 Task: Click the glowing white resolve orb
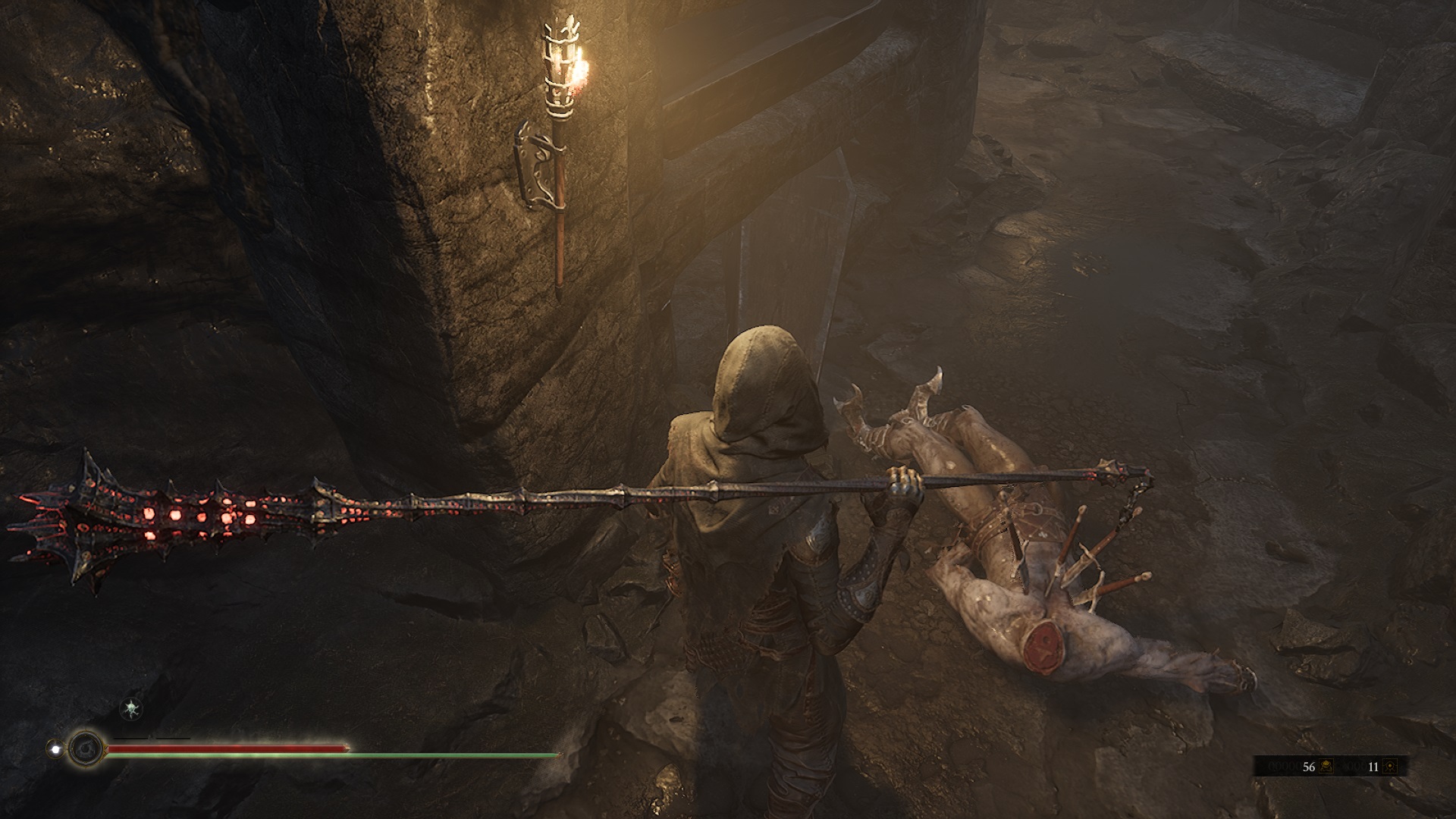click(55, 748)
